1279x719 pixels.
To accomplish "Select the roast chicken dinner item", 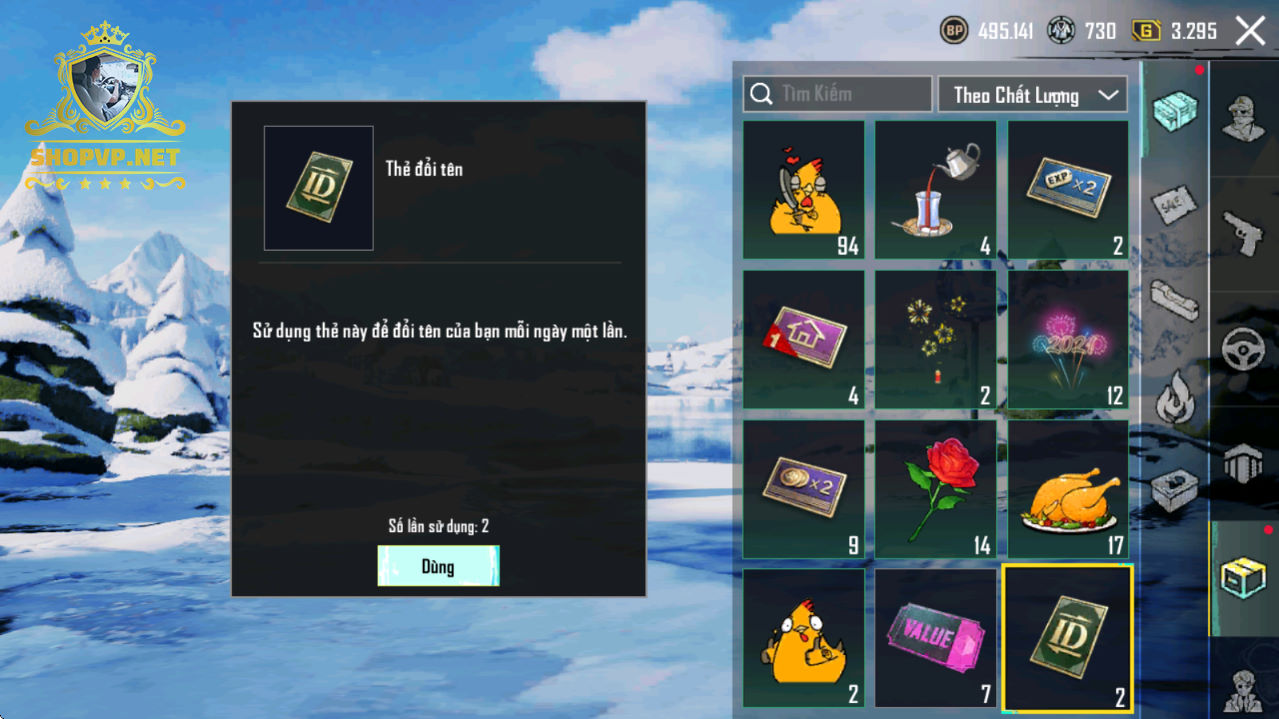I will pyautogui.click(x=1068, y=488).
